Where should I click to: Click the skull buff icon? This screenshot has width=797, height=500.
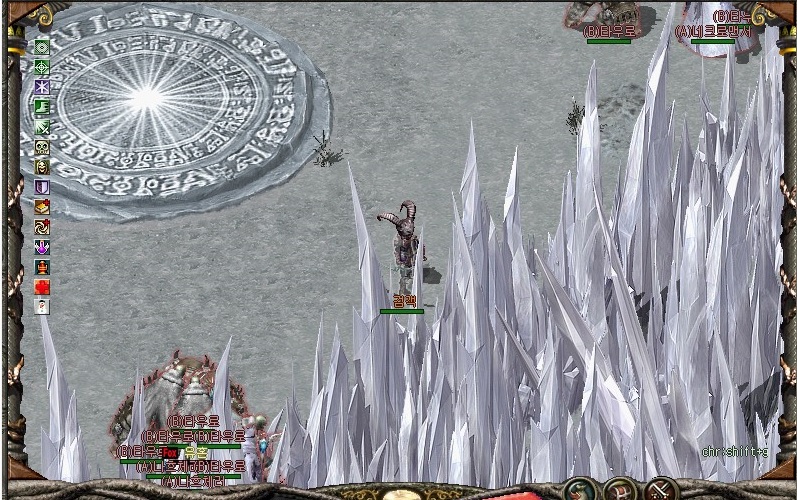pos(42,147)
